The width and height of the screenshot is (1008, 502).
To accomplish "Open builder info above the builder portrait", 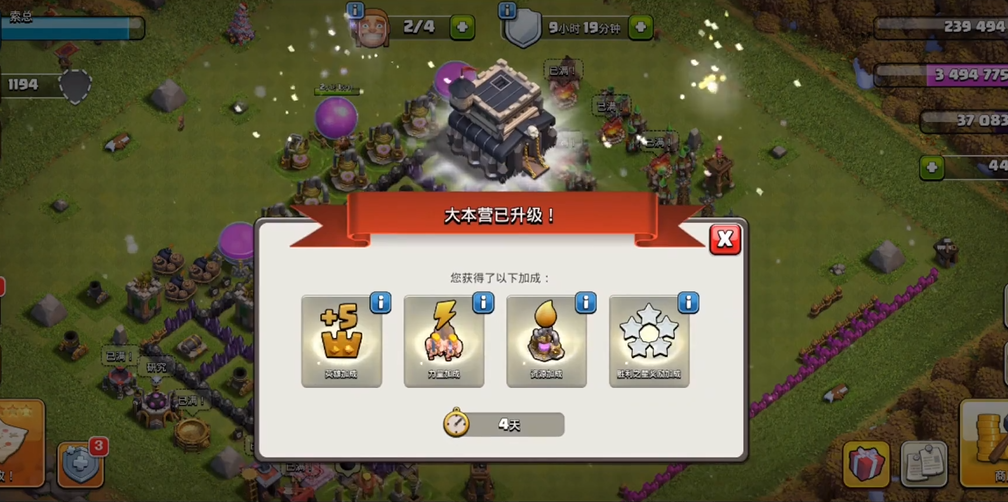I will [356, 10].
